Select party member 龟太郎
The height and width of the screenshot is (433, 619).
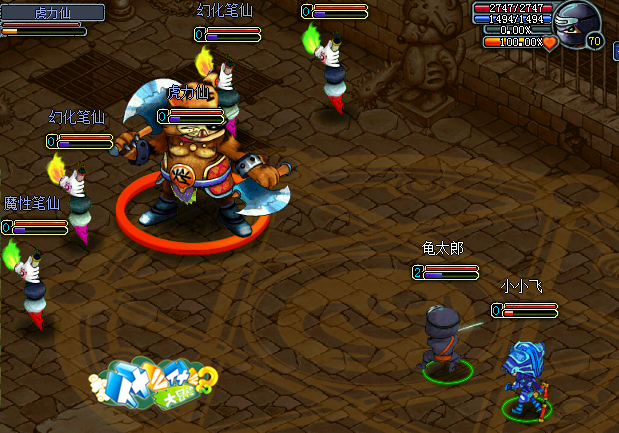[441, 340]
